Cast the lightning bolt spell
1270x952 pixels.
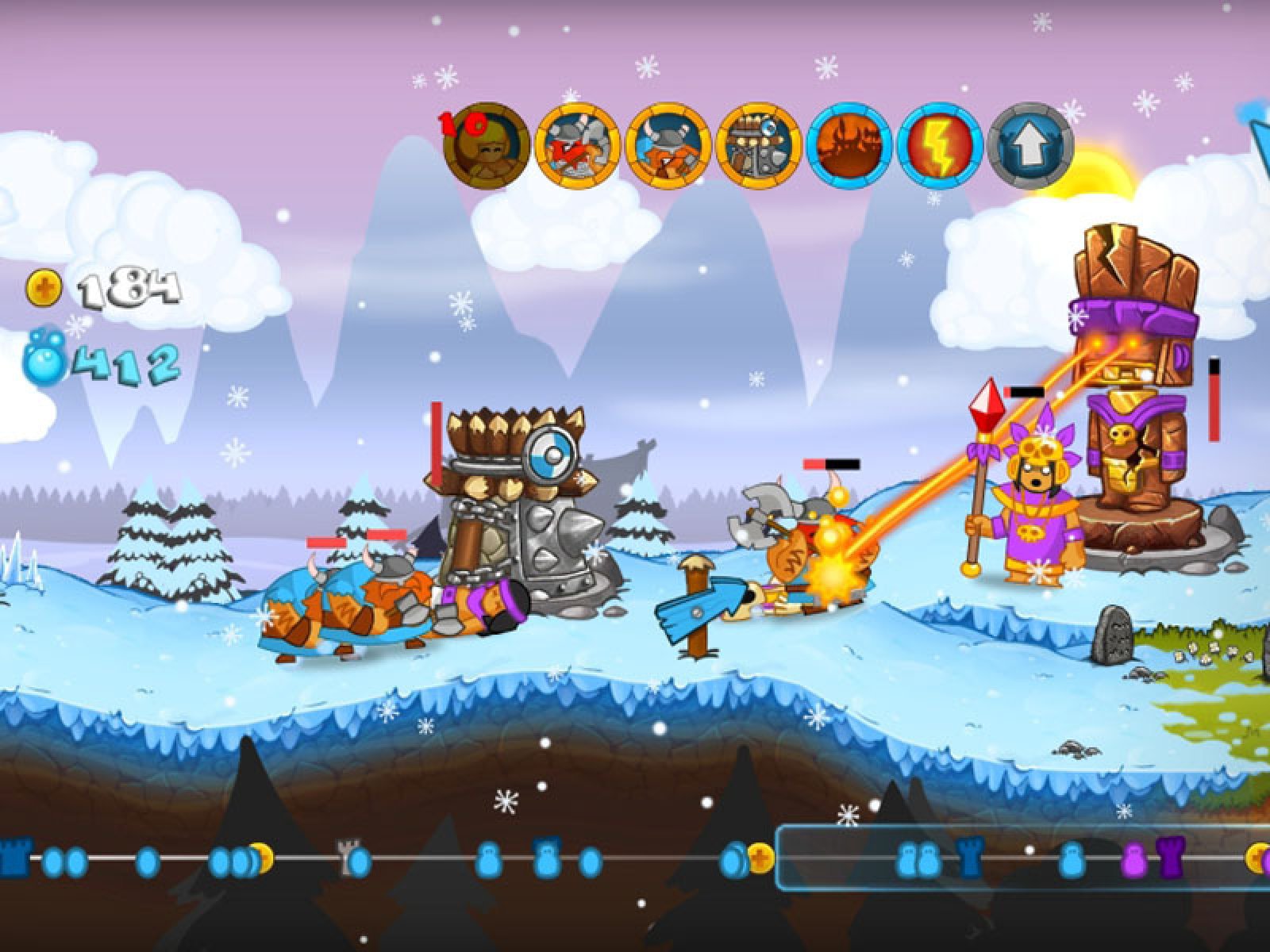click(x=940, y=145)
